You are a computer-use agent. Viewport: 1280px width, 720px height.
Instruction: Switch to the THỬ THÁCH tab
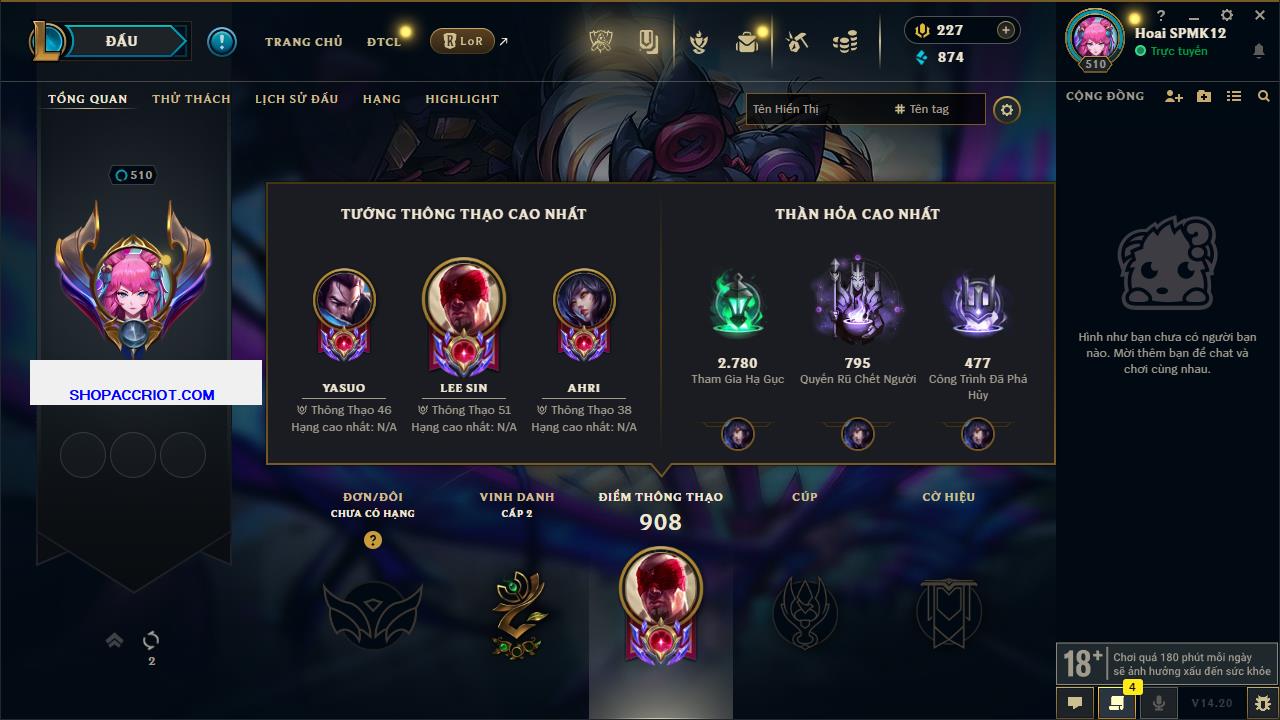pyautogui.click(x=191, y=99)
